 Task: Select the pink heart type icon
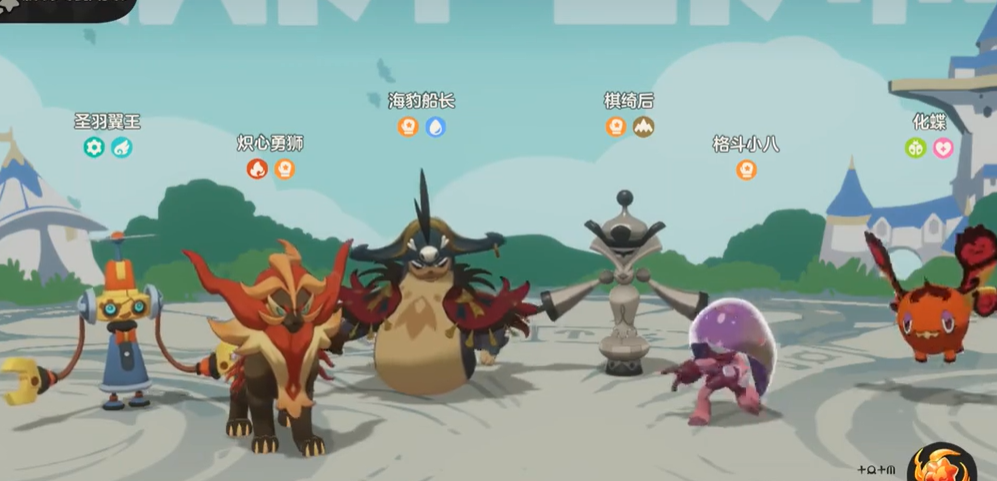click(x=943, y=148)
